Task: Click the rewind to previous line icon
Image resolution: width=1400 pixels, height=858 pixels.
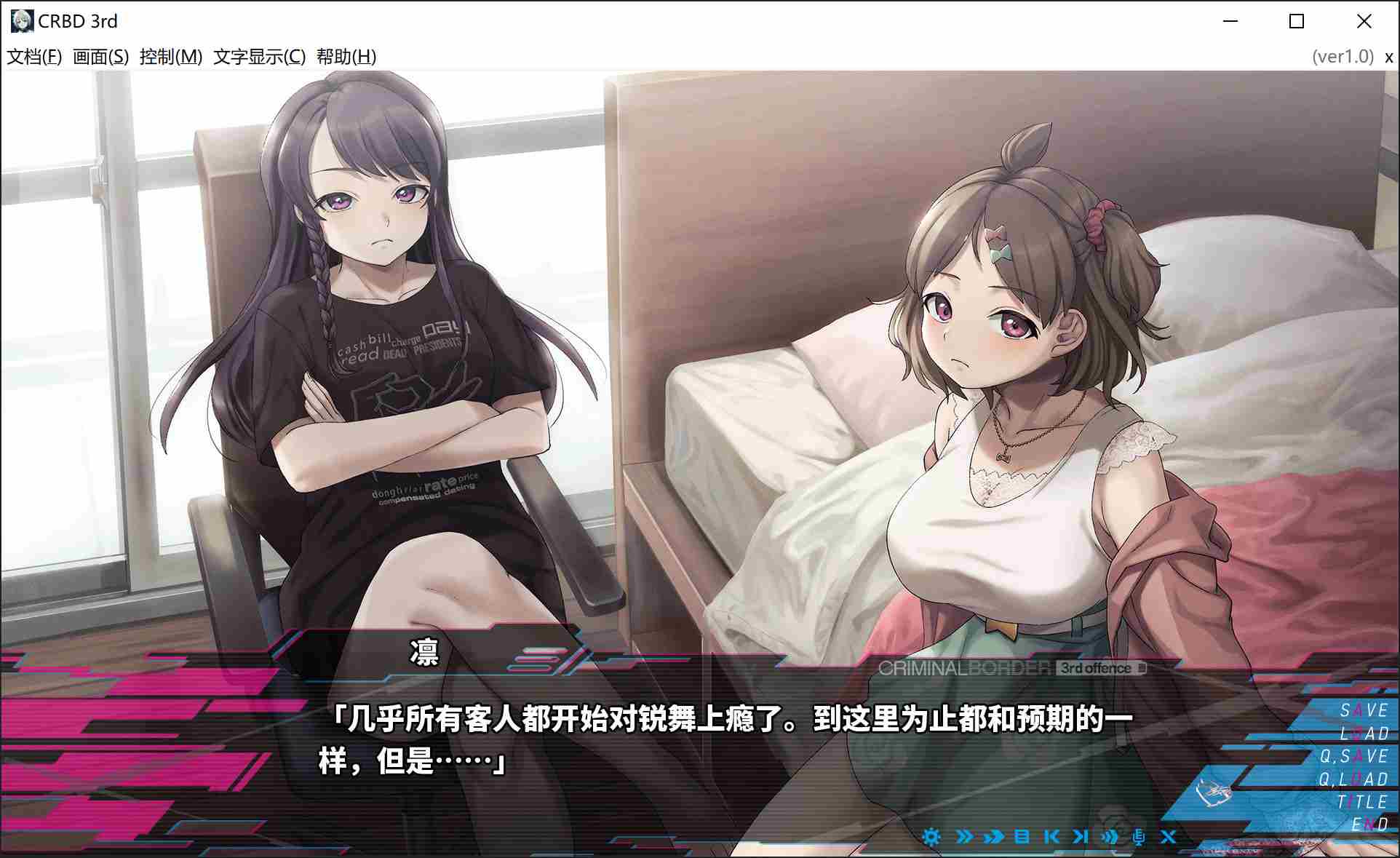Action: point(1052,837)
